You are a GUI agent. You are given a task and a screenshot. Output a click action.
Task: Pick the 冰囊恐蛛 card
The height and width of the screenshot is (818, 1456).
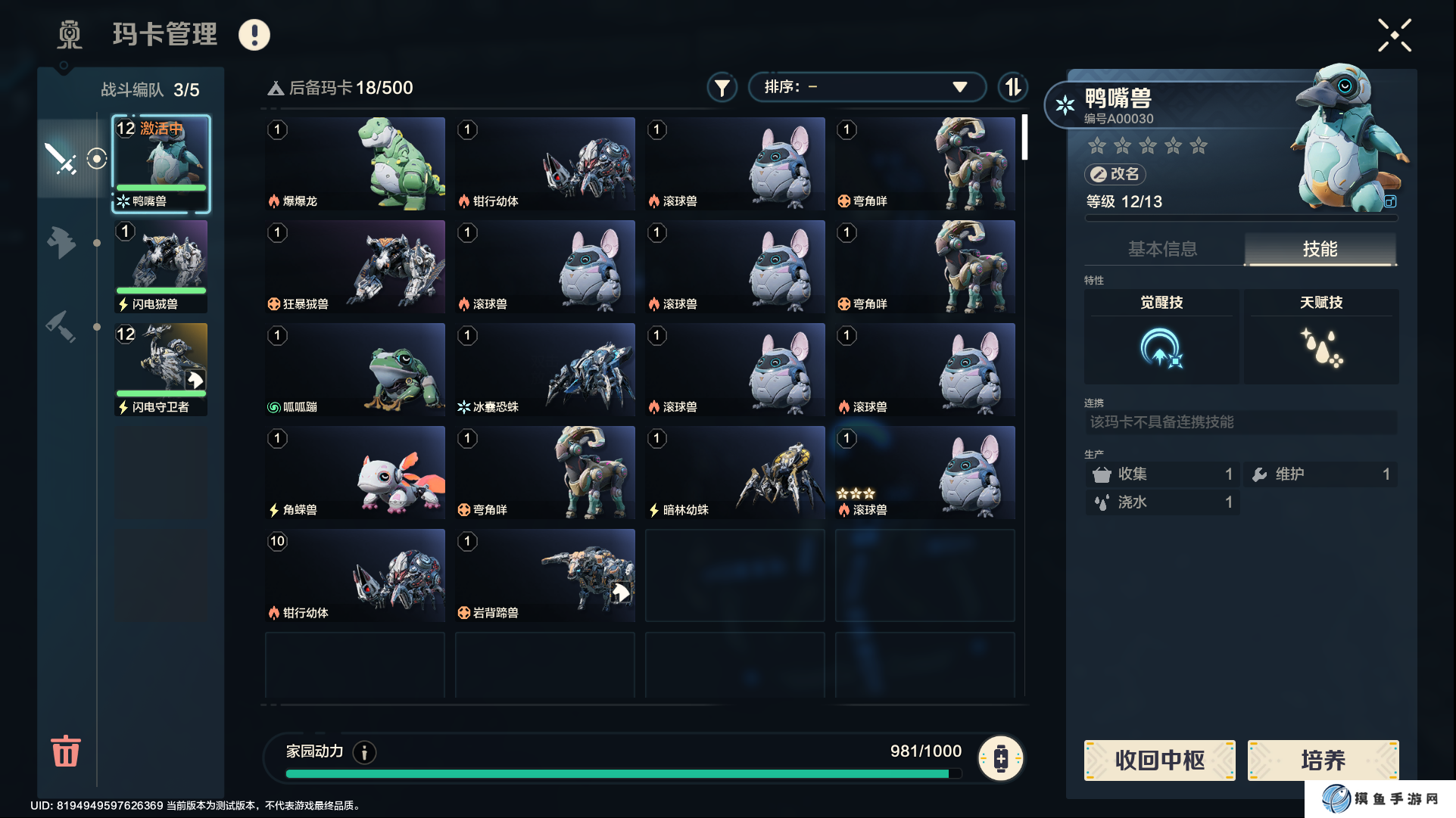pos(545,369)
